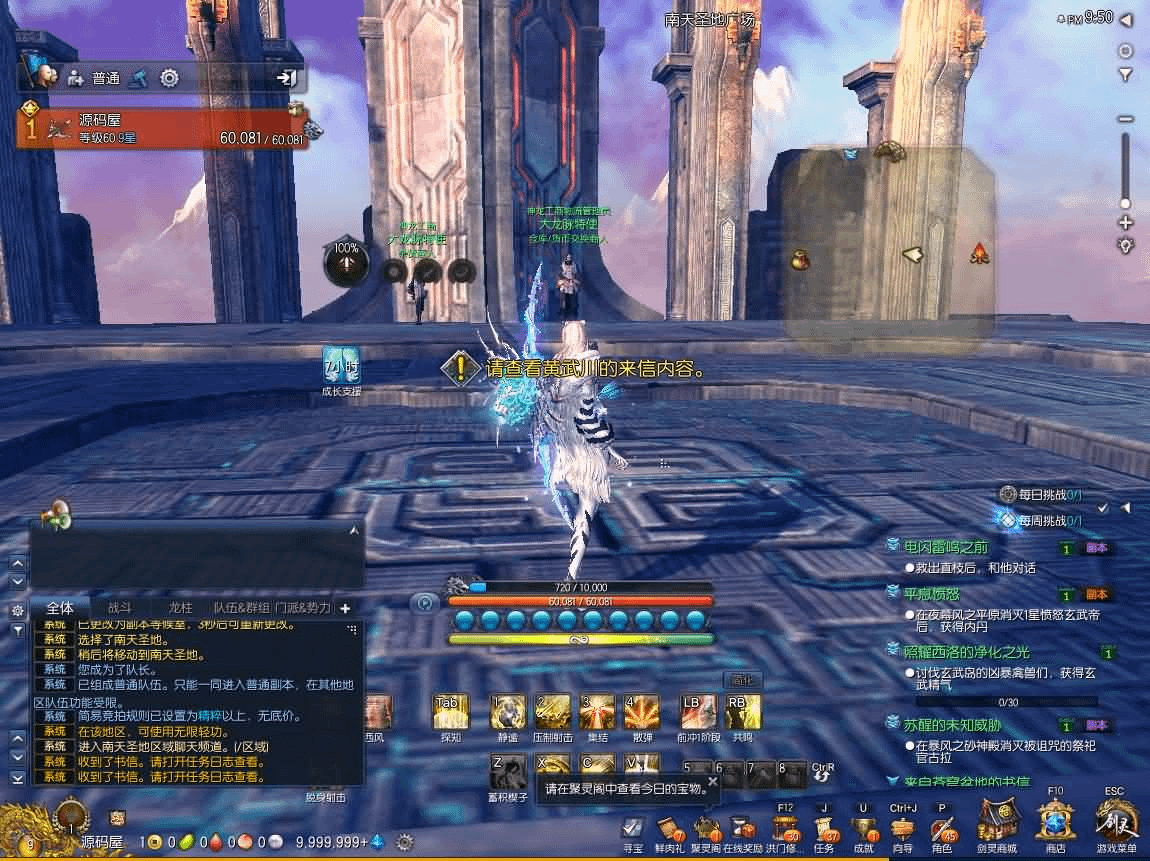
Task: Add a new chat tab
Action: click(345, 607)
